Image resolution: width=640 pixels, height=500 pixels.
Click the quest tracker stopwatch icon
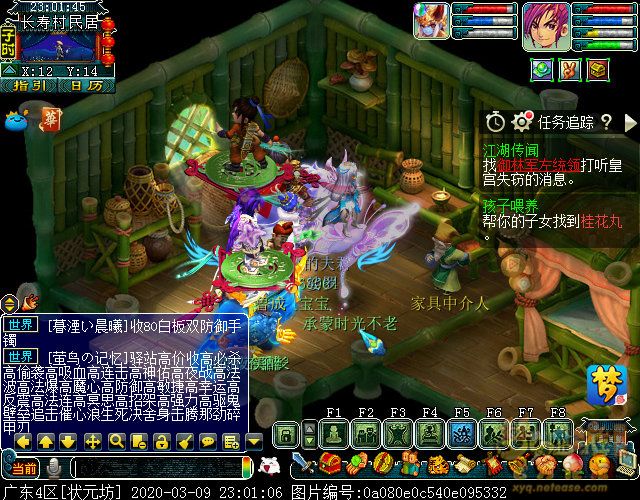(x=496, y=122)
